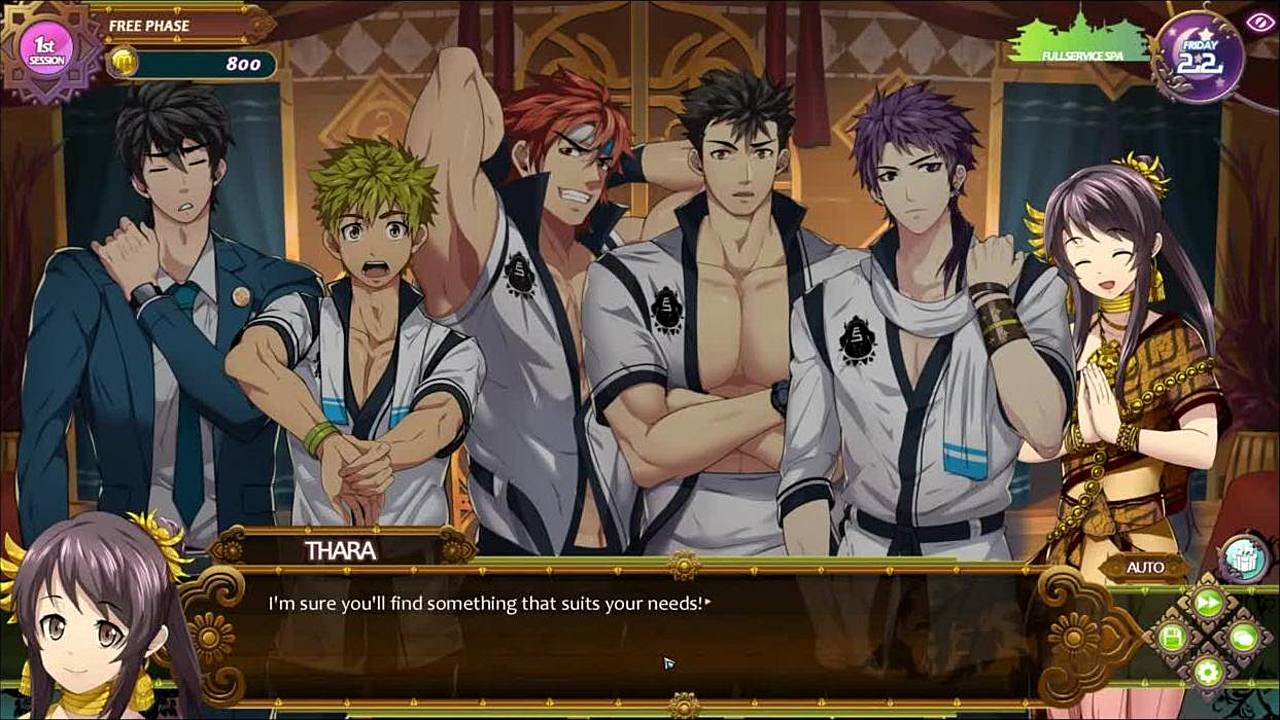1280x720 pixels.
Task: Activate the green fast-forward skip button
Action: pos(1208,602)
